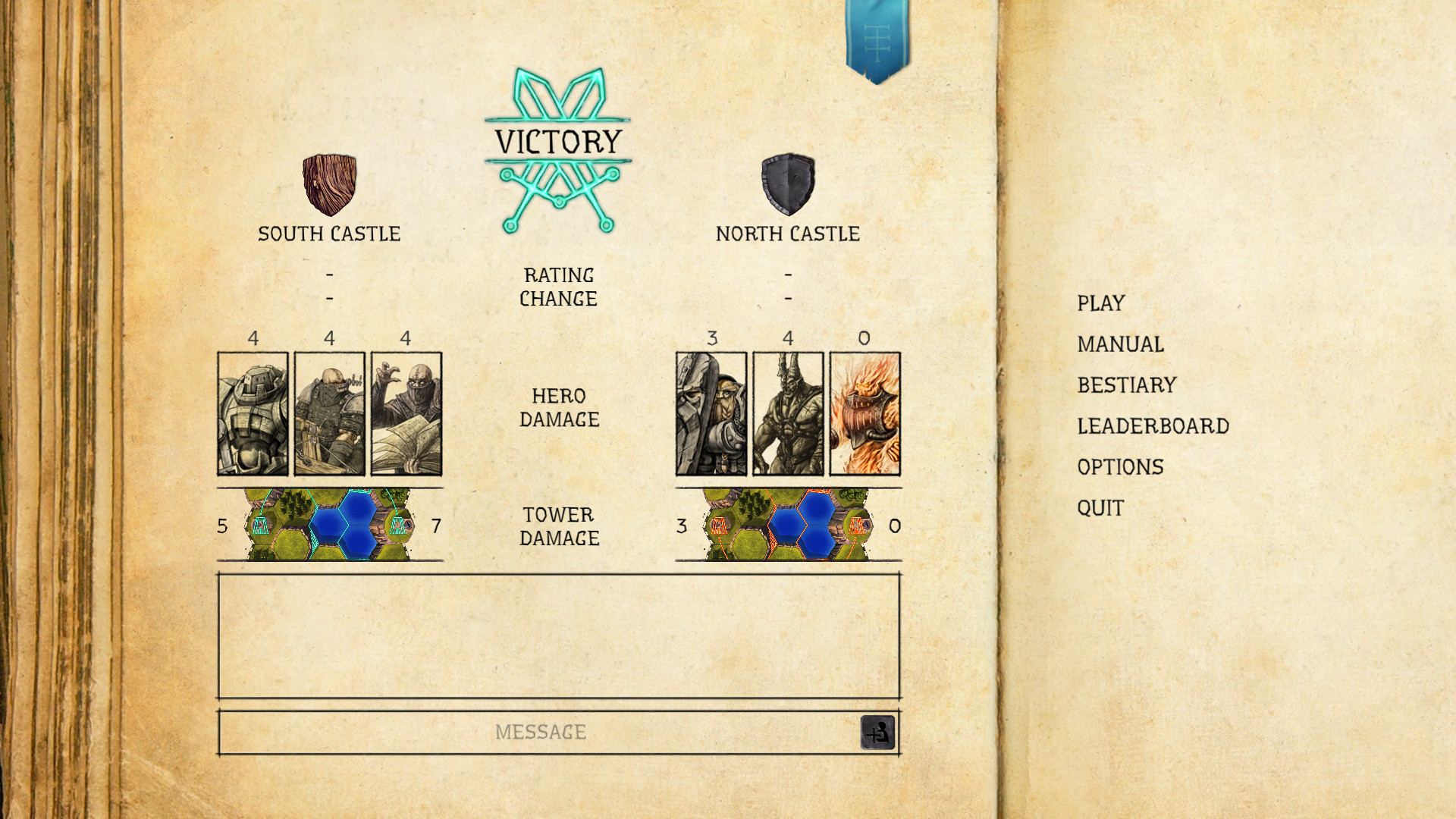Click the MESSAGE input field
The image size is (1456, 819).
click(541, 732)
